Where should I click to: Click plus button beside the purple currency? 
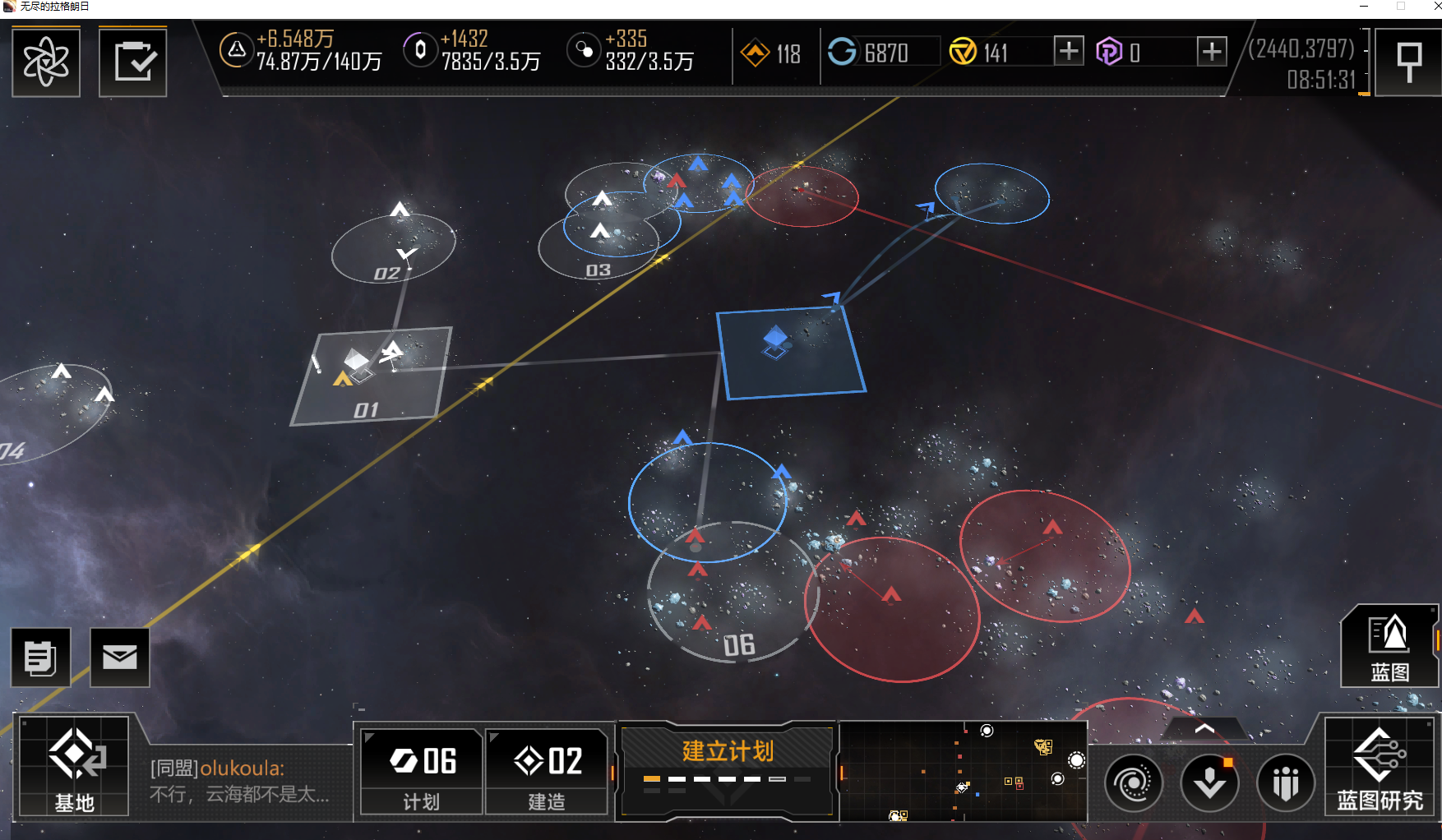(x=1211, y=52)
